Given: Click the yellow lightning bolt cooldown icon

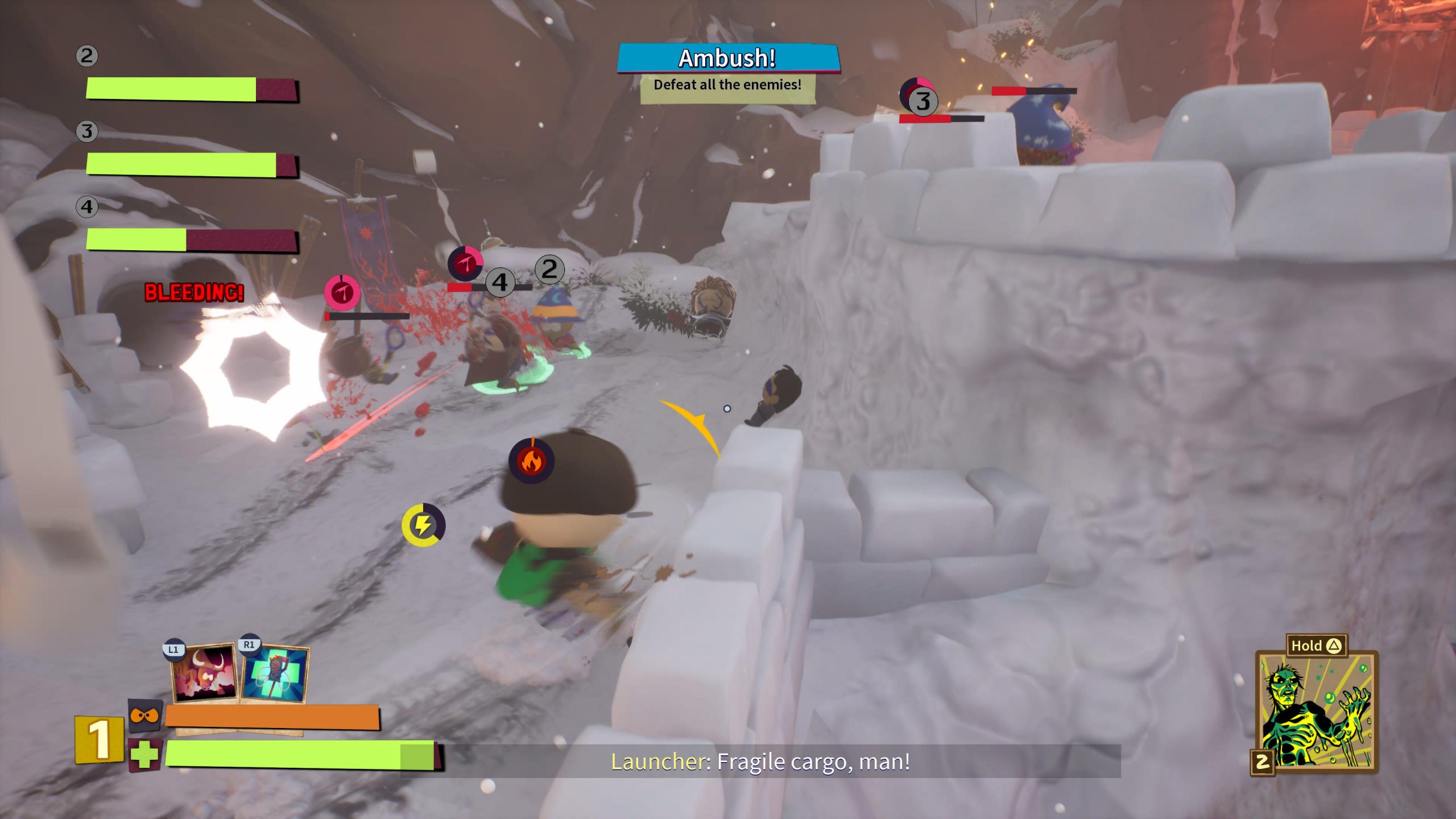Looking at the screenshot, I should click(423, 525).
